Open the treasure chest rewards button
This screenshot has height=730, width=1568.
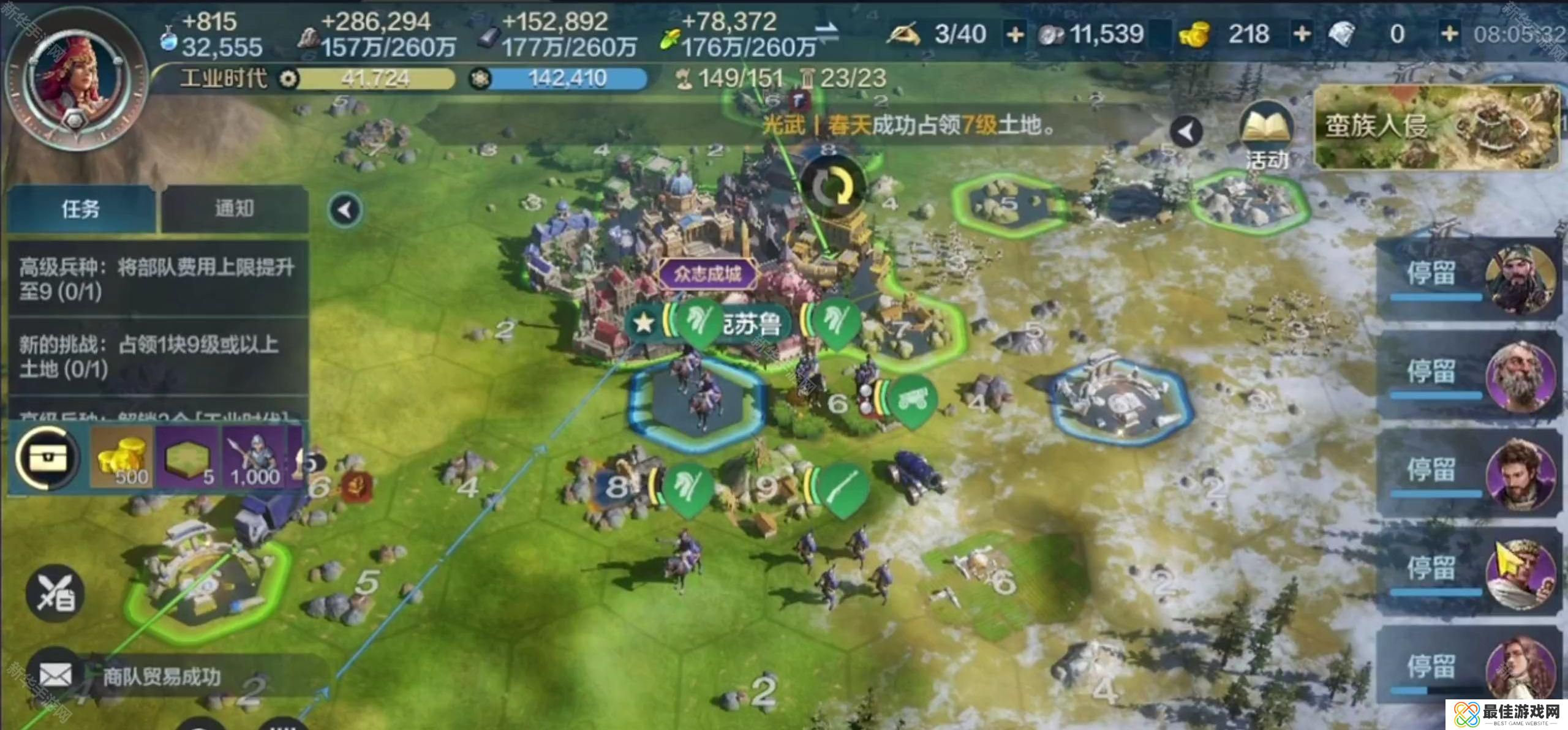tap(47, 457)
